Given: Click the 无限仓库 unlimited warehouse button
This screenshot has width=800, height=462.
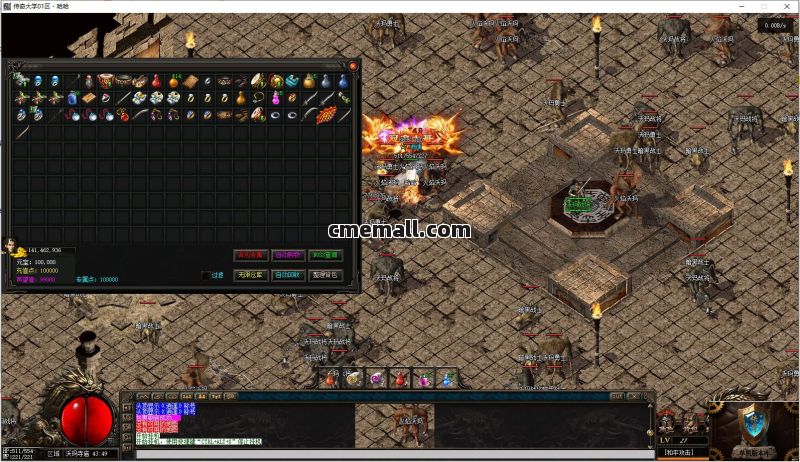Looking at the screenshot, I should pos(252,275).
